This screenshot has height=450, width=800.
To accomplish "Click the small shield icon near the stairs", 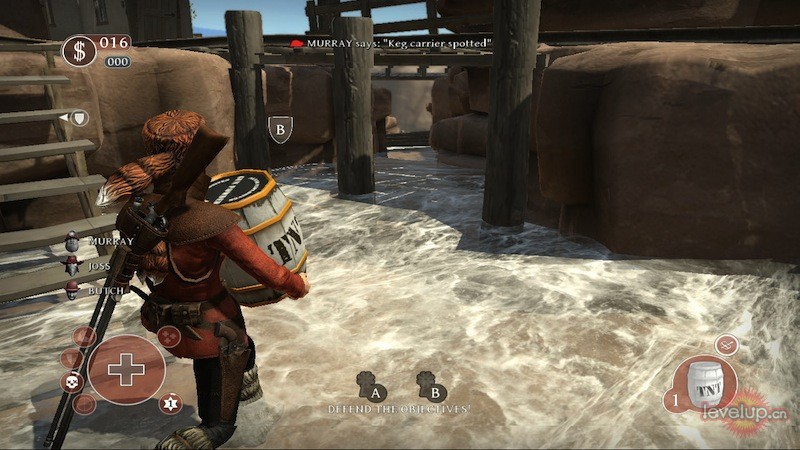I will click(x=78, y=118).
